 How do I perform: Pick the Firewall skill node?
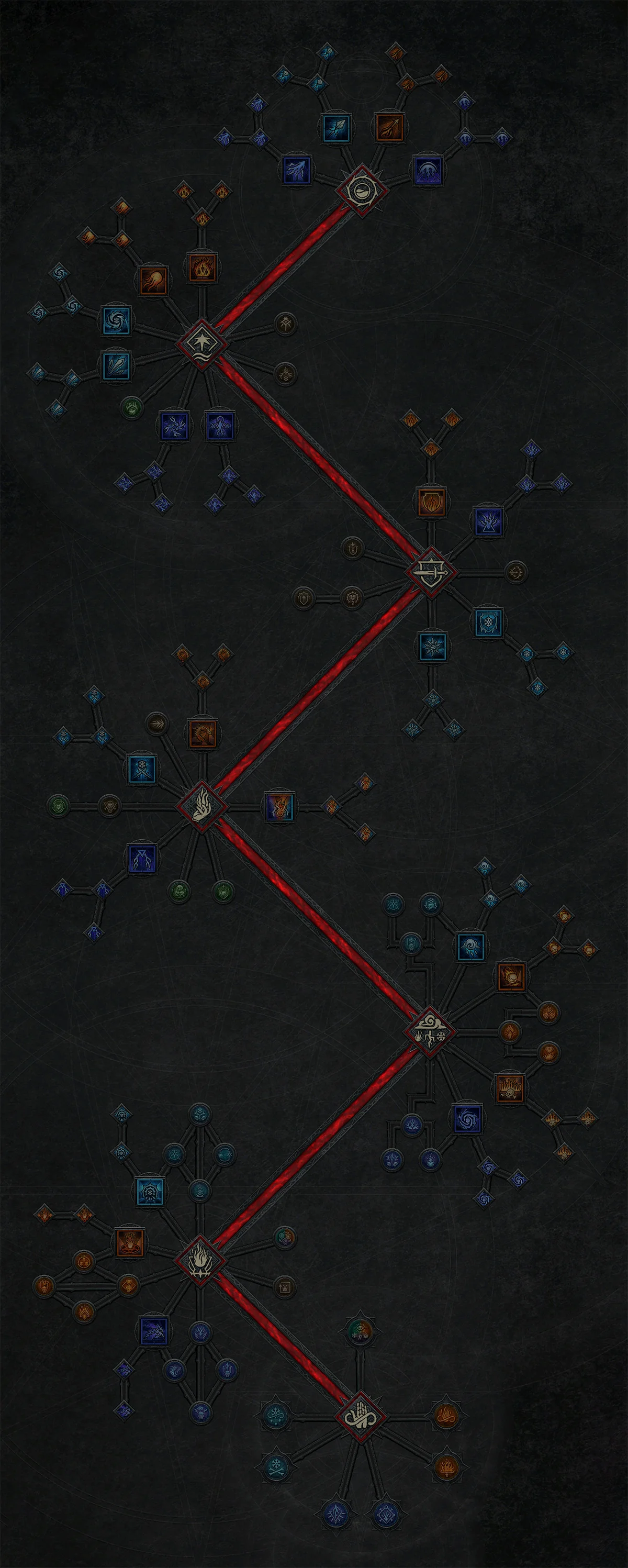tap(510, 1088)
